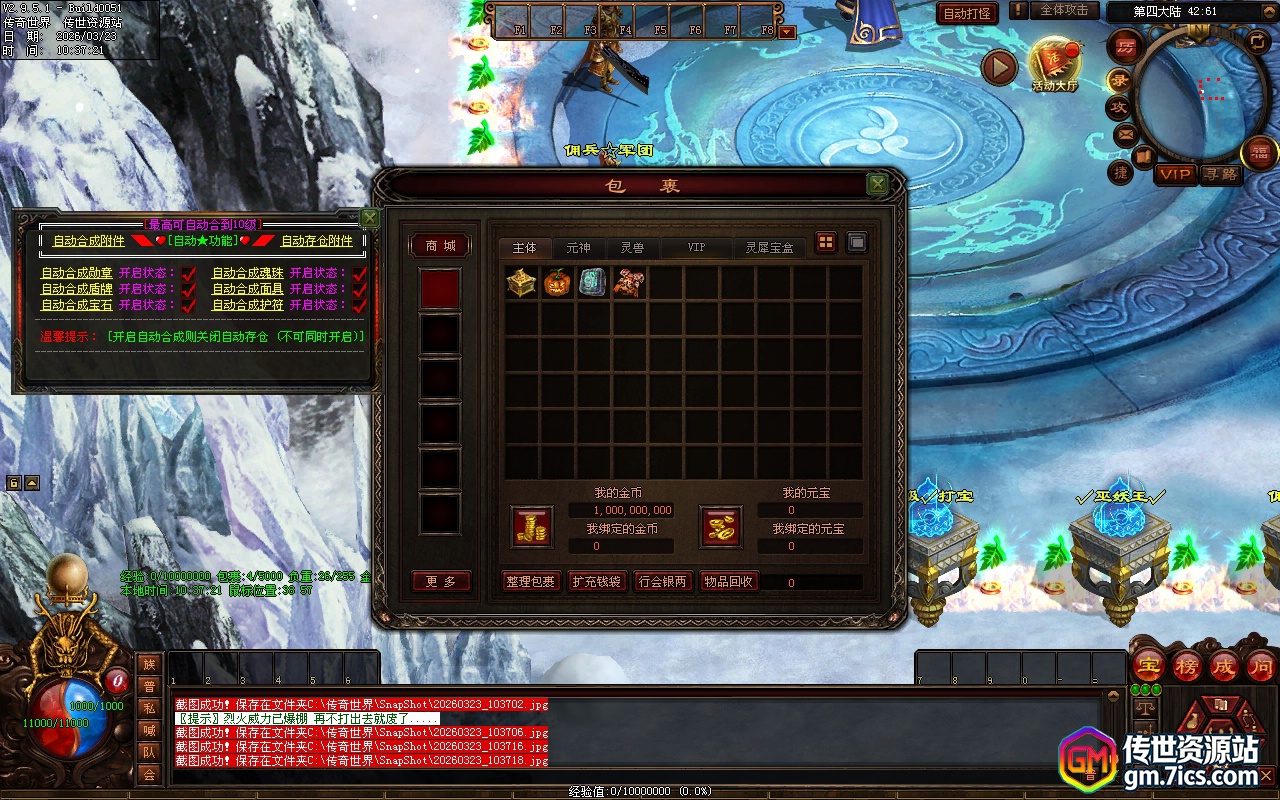The image size is (1280, 800).
Task: Close the 包裹 inventory window
Action: 877,184
